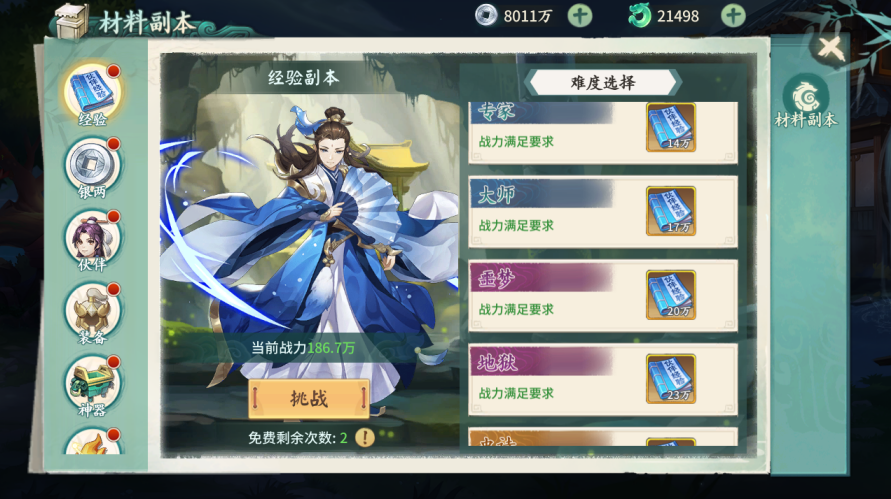
Task: Switch to the 经验 dungeon tab
Action: [92, 93]
